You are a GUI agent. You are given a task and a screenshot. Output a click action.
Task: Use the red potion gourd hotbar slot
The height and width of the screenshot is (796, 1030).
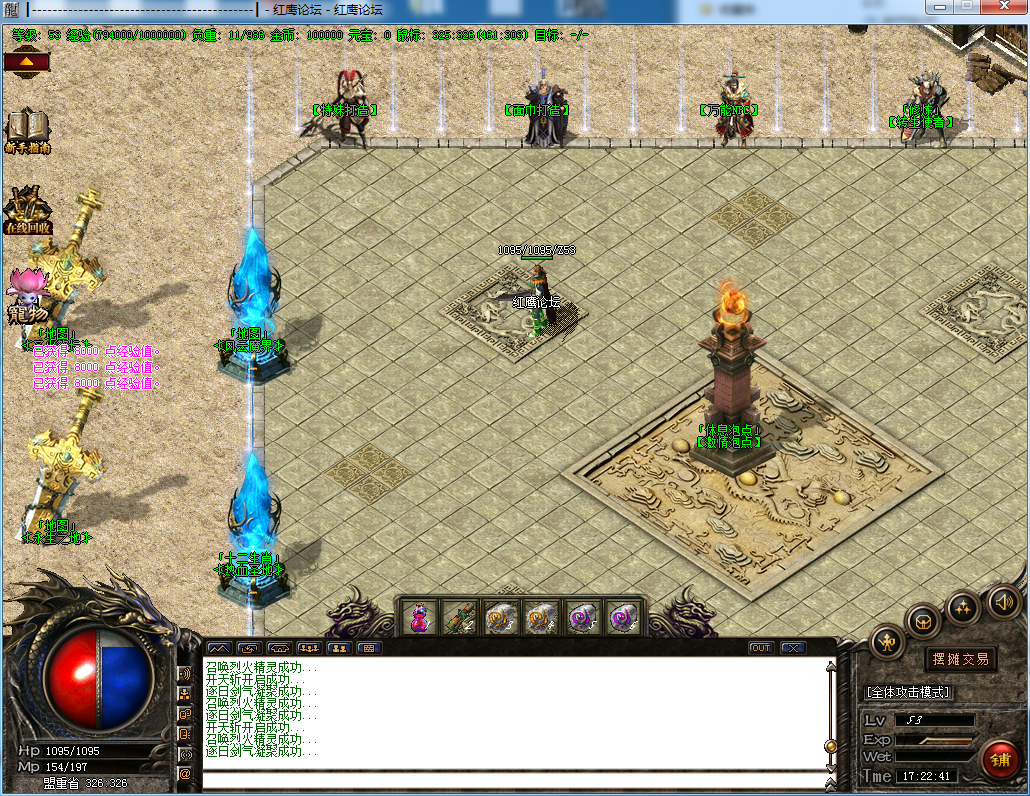click(420, 617)
